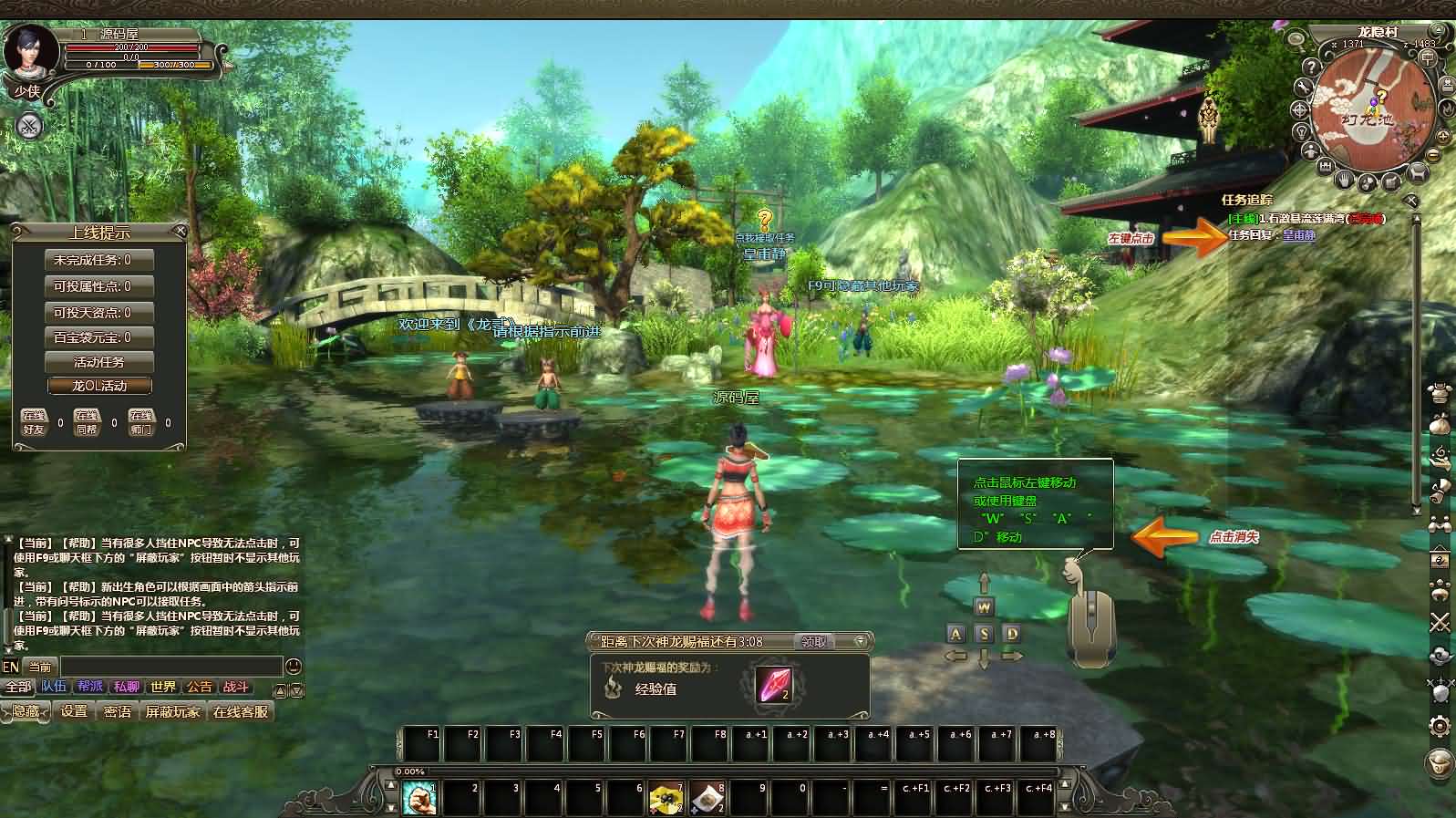The height and width of the screenshot is (818, 1456).
Task: Click the smiley emote icon beside chat input
Action: [x=294, y=666]
